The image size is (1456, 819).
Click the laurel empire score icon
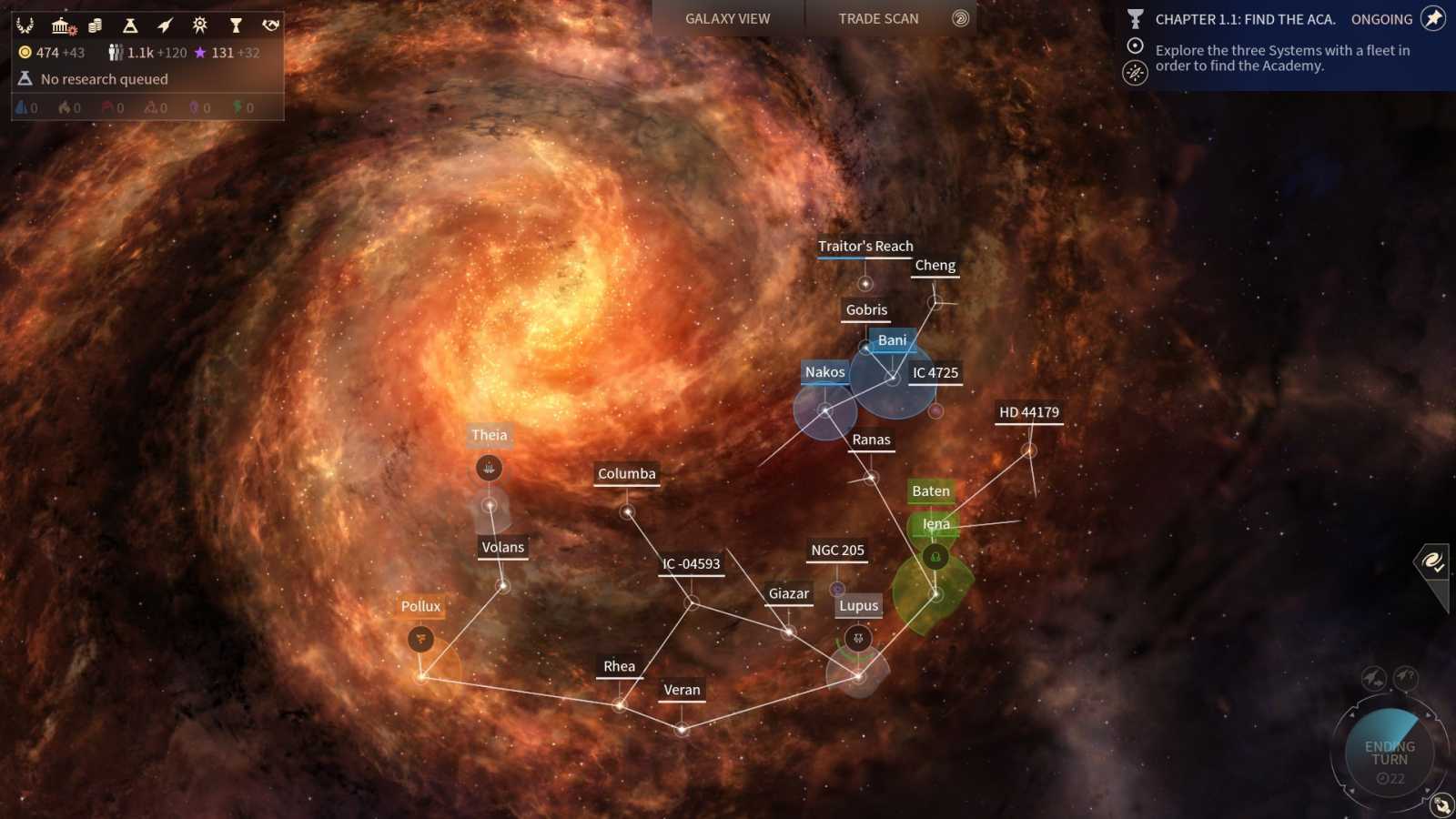(x=25, y=25)
